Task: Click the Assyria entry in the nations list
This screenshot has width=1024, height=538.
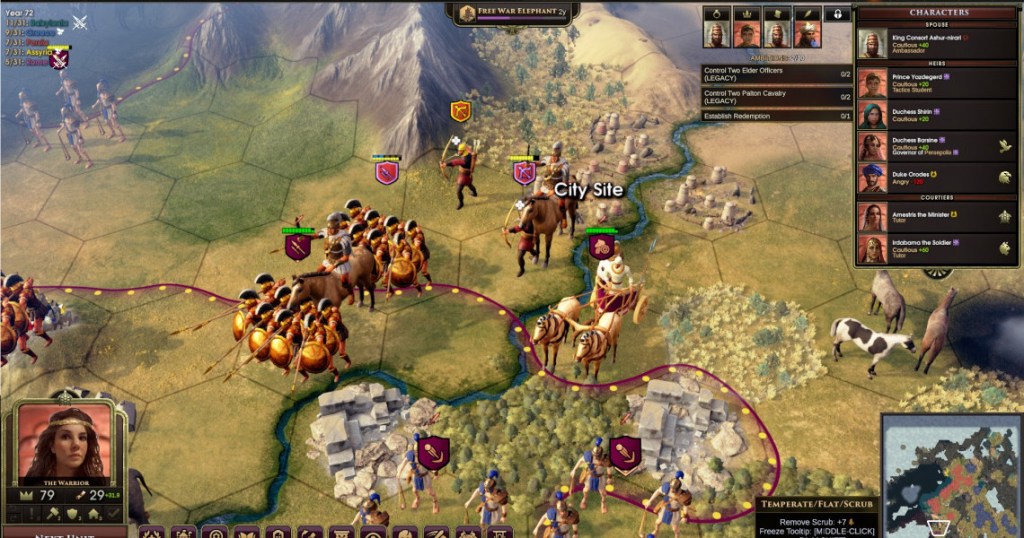Action: tap(40, 50)
